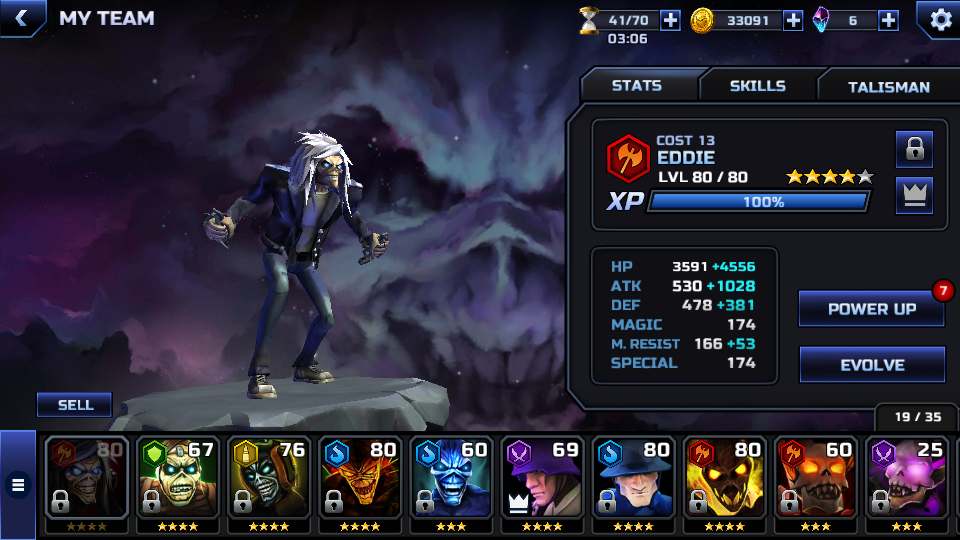Choose the Evolve button
Image resolution: width=960 pixels, height=540 pixels.
point(872,366)
